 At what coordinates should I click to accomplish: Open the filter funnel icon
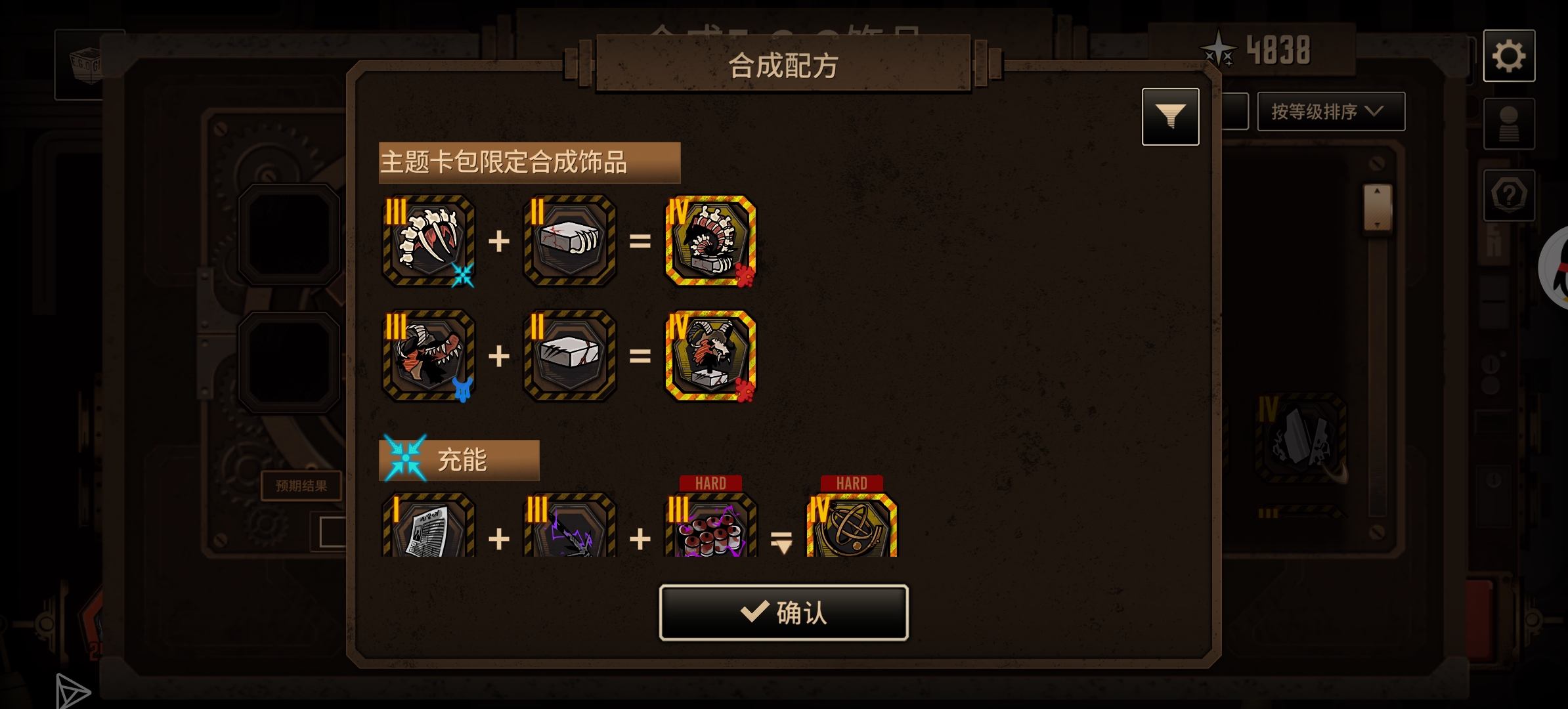[1171, 116]
